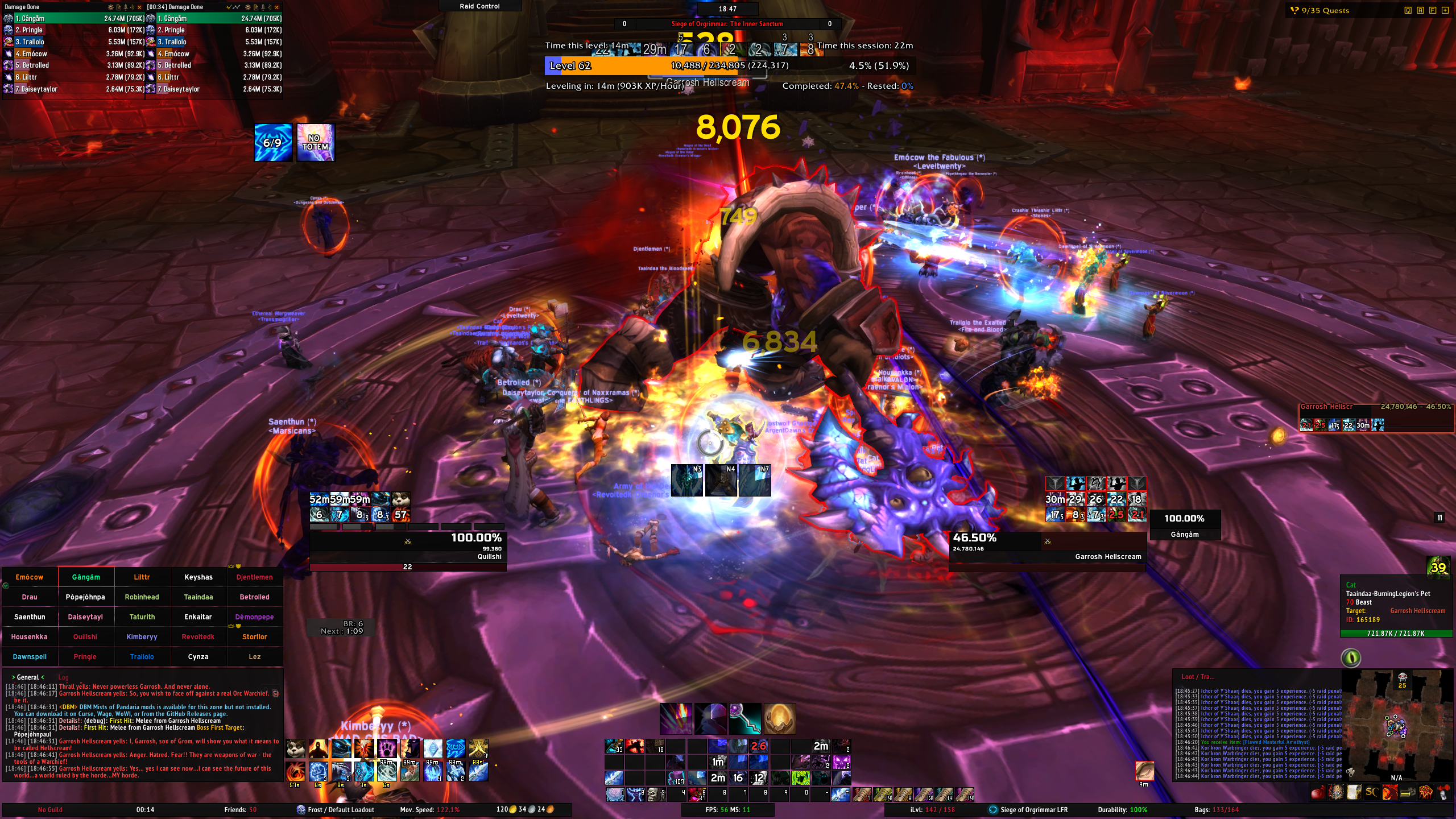Image resolution: width=1456 pixels, height=819 pixels.
Task: Switch to the Loot / Trade chat tab
Action: pyautogui.click(x=1197, y=677)
